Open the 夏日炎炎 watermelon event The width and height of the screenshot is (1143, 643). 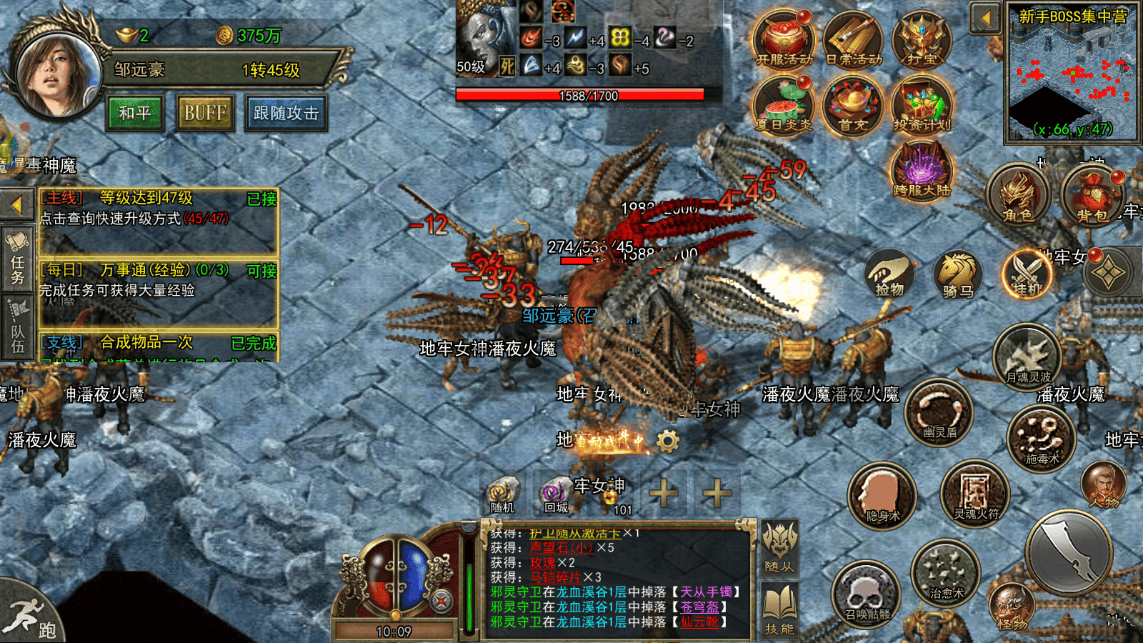783,104
